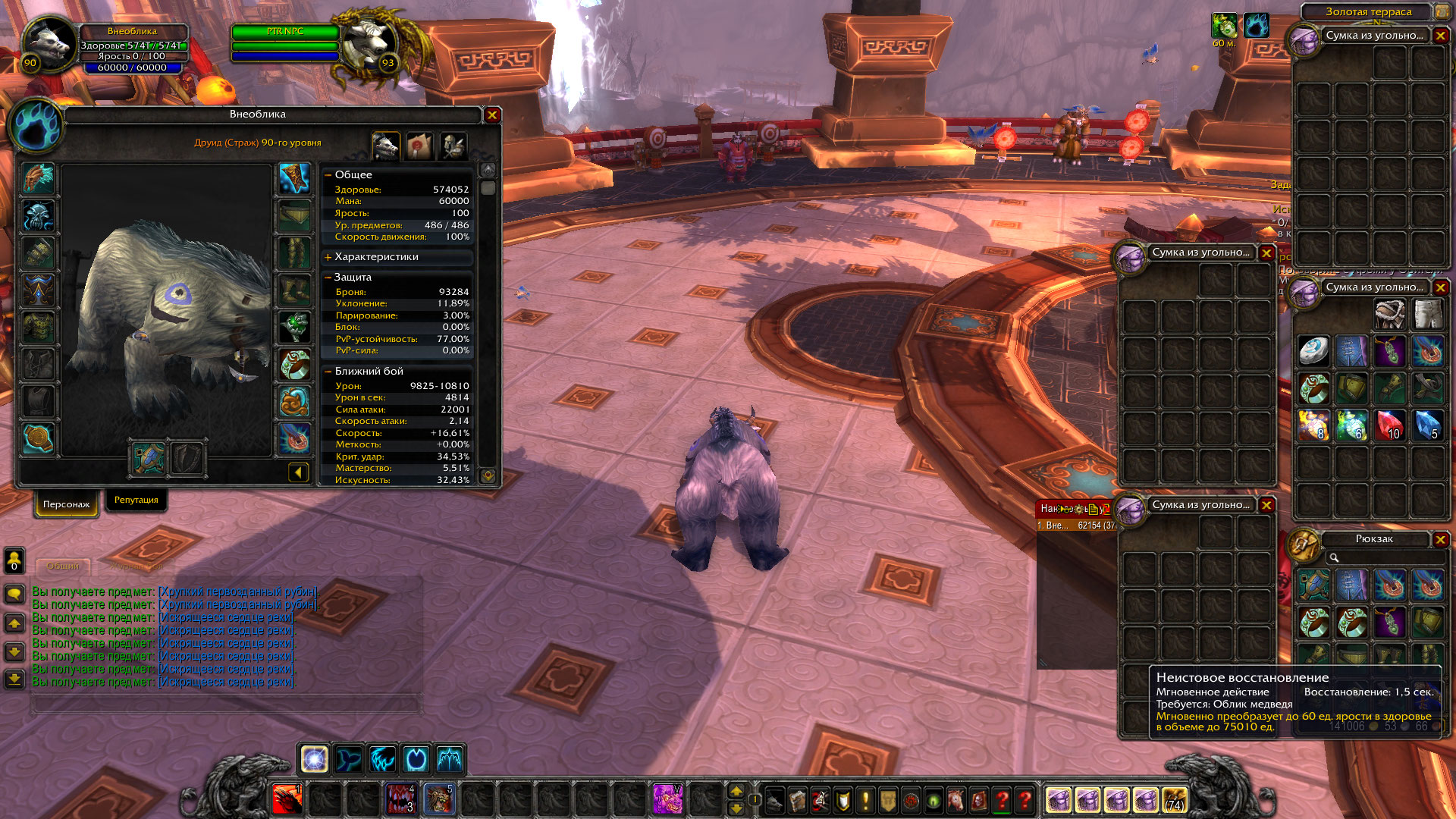Screen dimensions: 1456x819
Task: Select the white stone disc bag item
Action: coord(1313,351)
